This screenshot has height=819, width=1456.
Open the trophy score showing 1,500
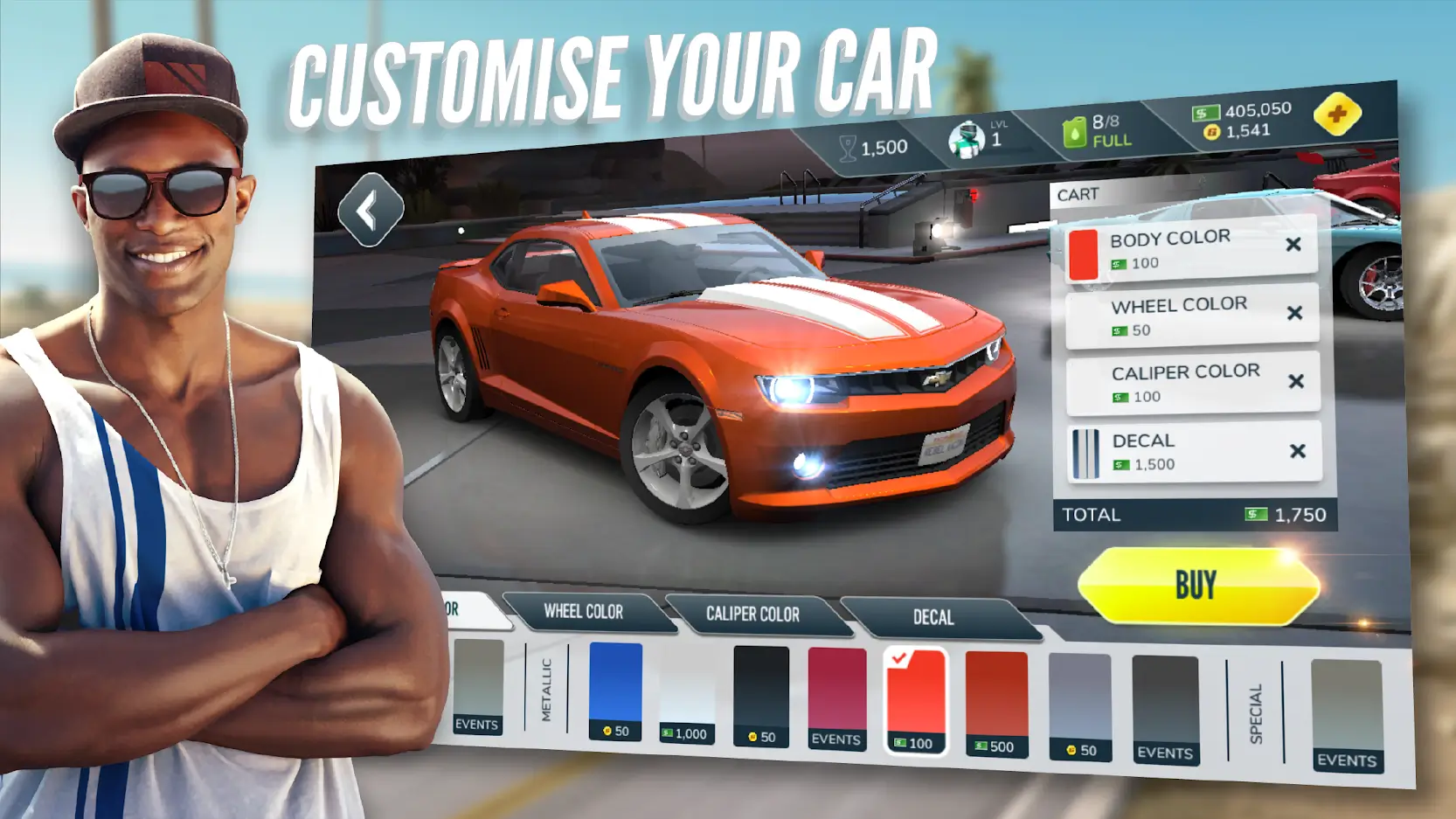[870, 145]
